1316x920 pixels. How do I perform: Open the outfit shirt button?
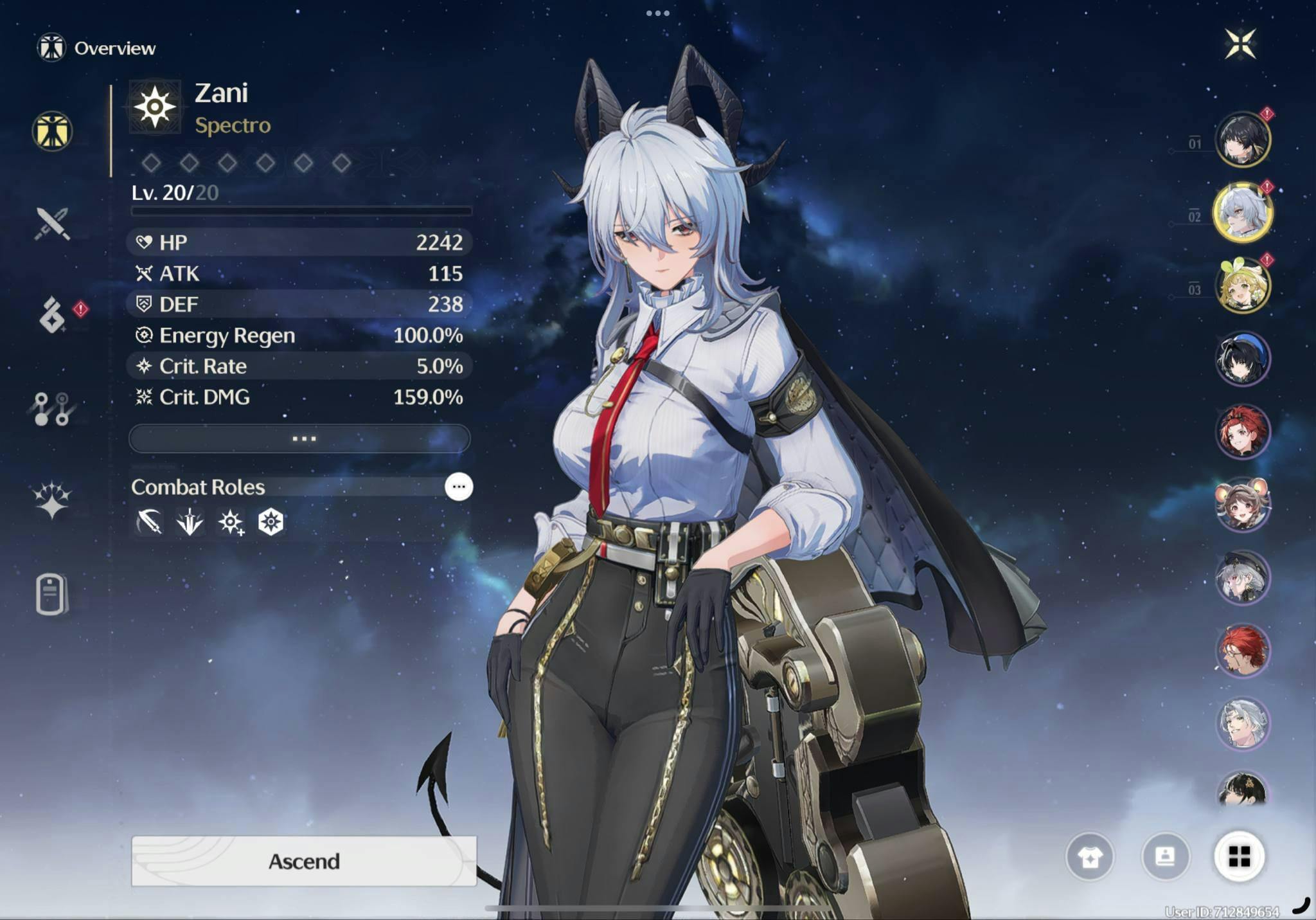point(1090,856)
